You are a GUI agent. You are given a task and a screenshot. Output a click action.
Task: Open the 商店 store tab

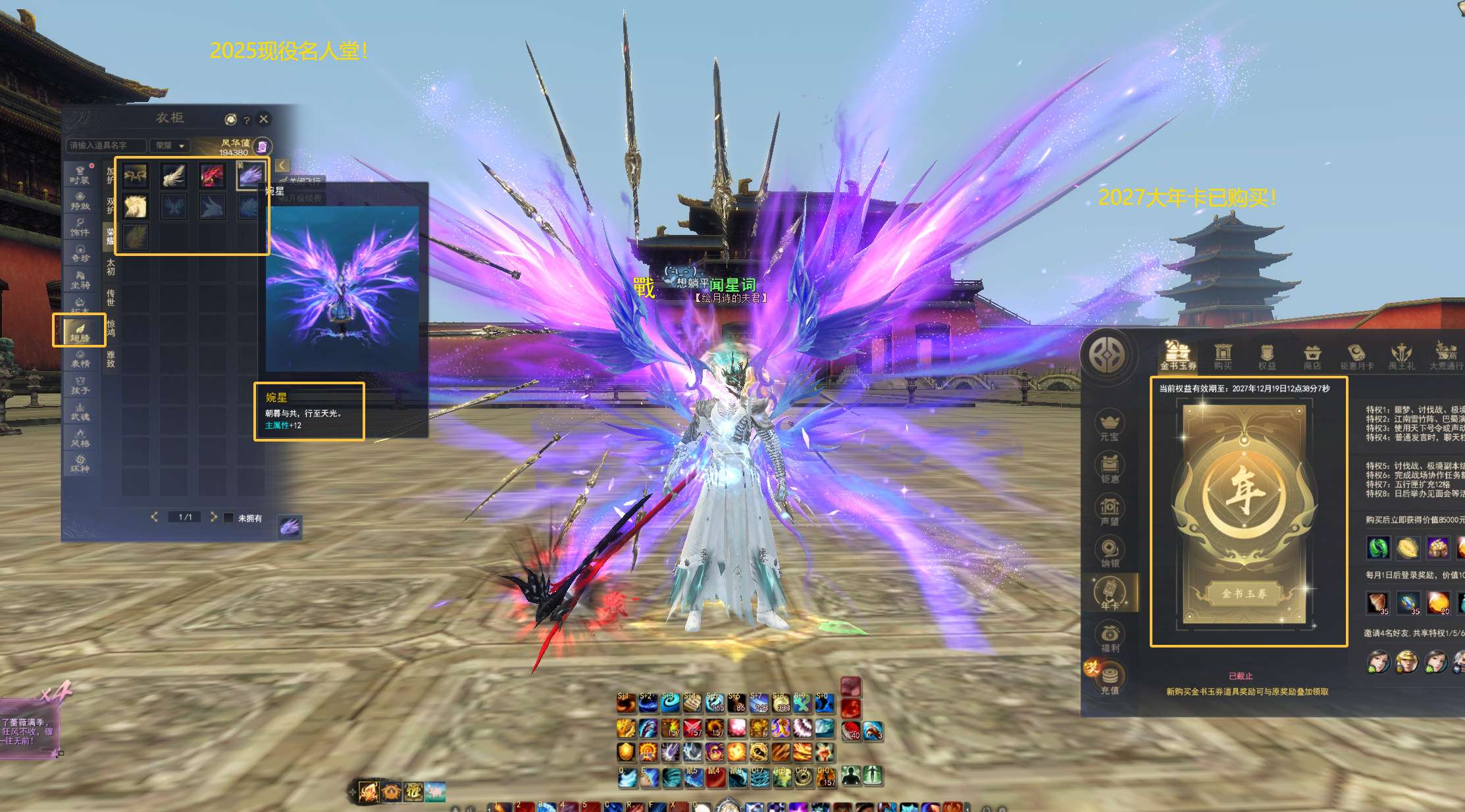coord(1312,357)
